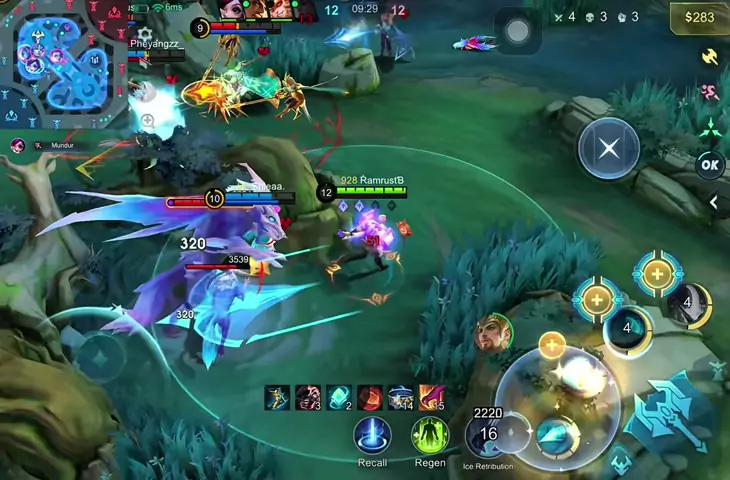Send the OK quick chat signal
730x480 pixels.
710,165
